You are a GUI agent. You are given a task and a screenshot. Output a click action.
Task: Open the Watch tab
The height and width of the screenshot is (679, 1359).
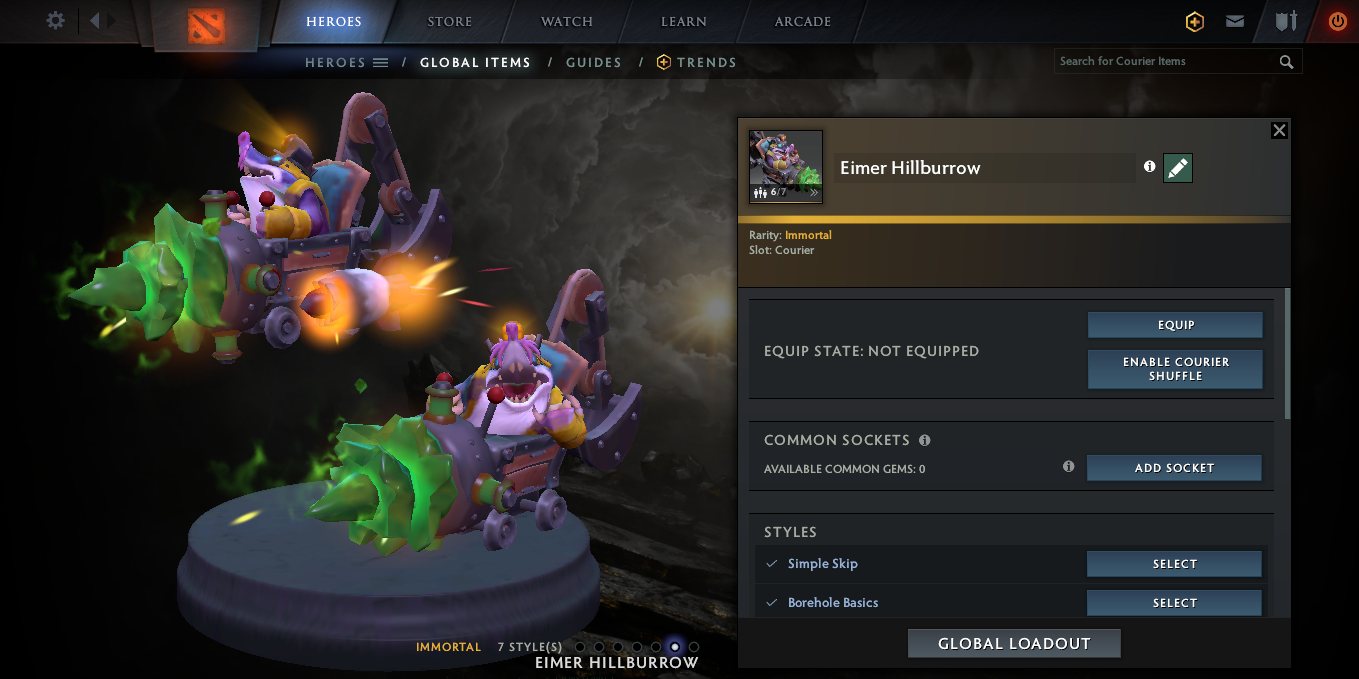click(x=567, y=22)
